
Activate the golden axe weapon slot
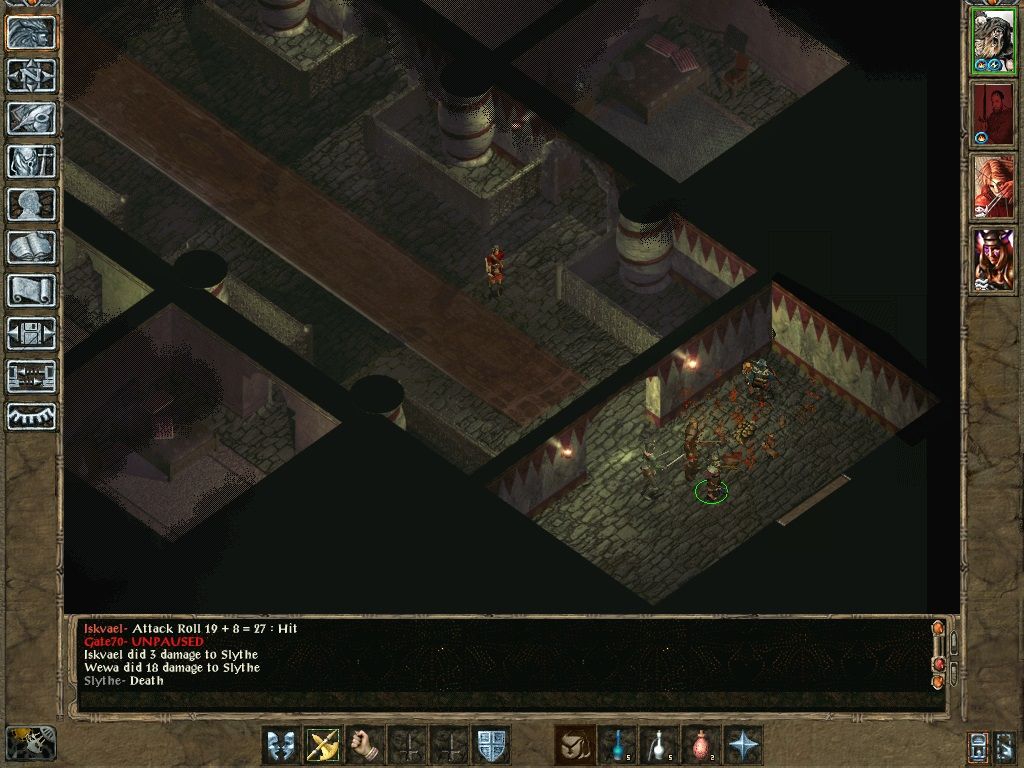324,745
